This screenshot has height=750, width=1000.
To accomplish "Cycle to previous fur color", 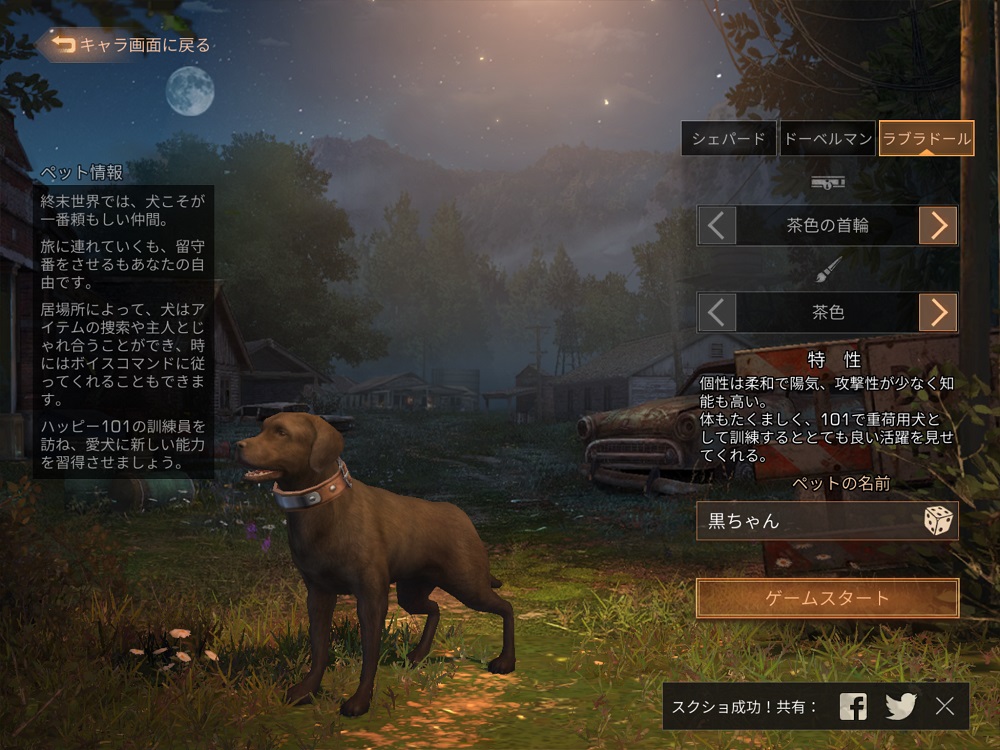I will [x=716, y=313].
